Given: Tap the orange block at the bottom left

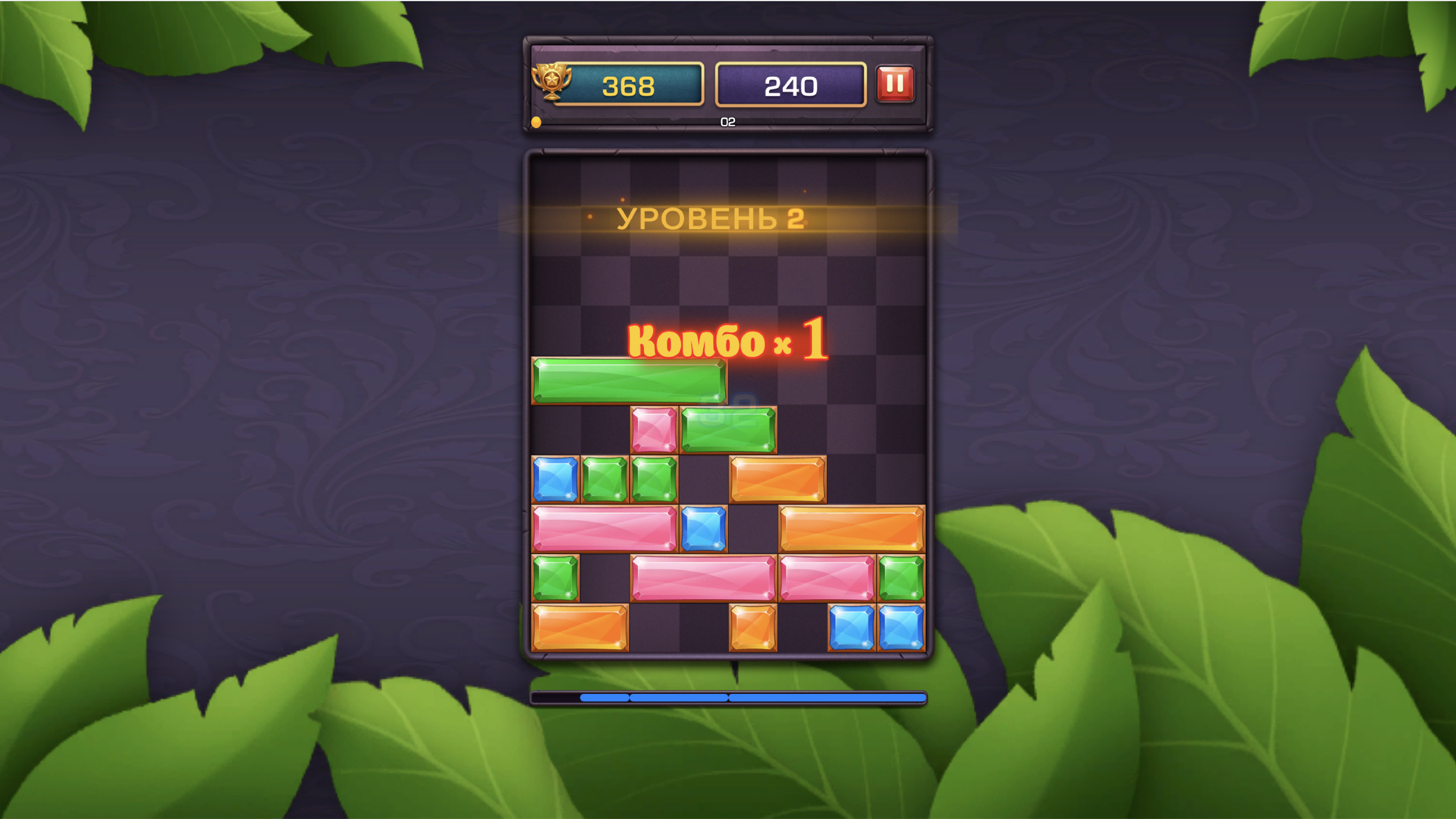Looking at the screenshot, I should click(x=580, y=627).
